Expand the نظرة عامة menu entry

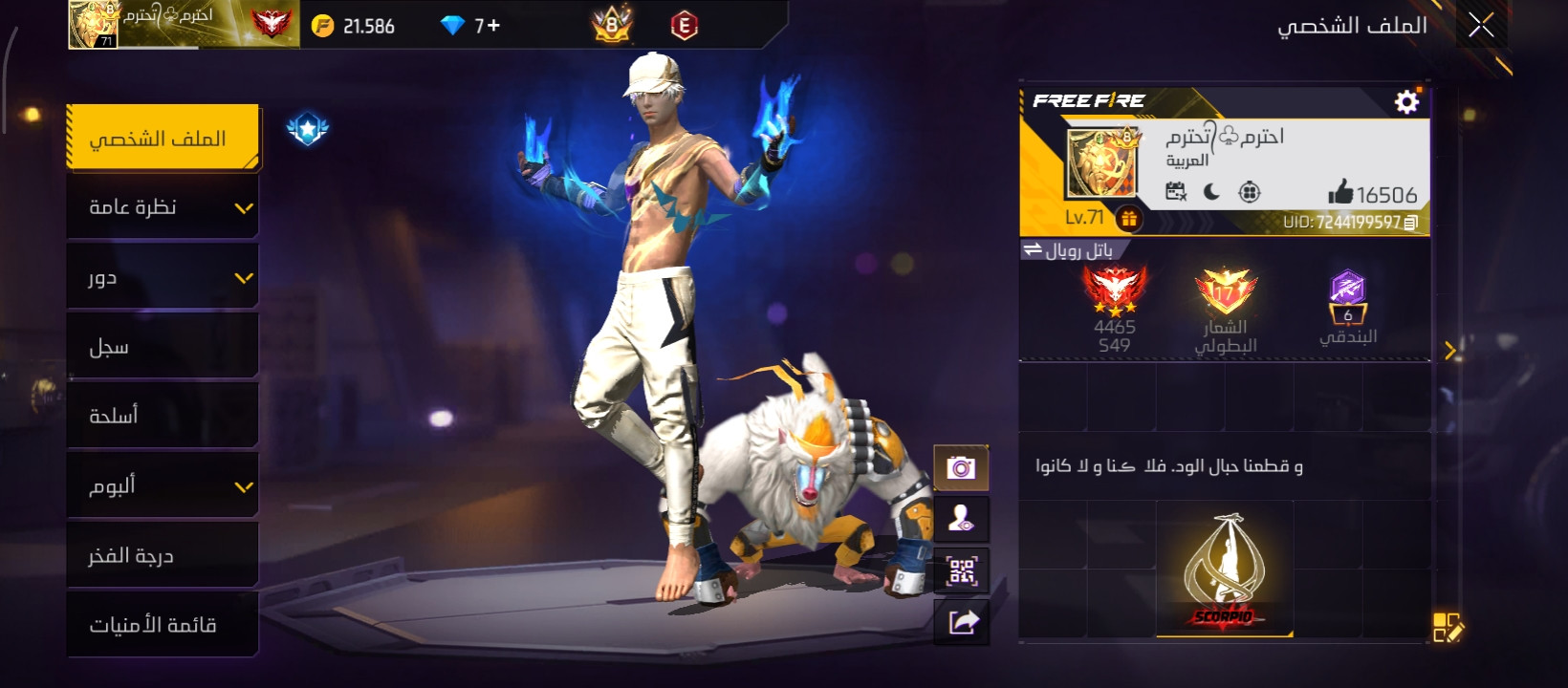click(x=163, y=208)
